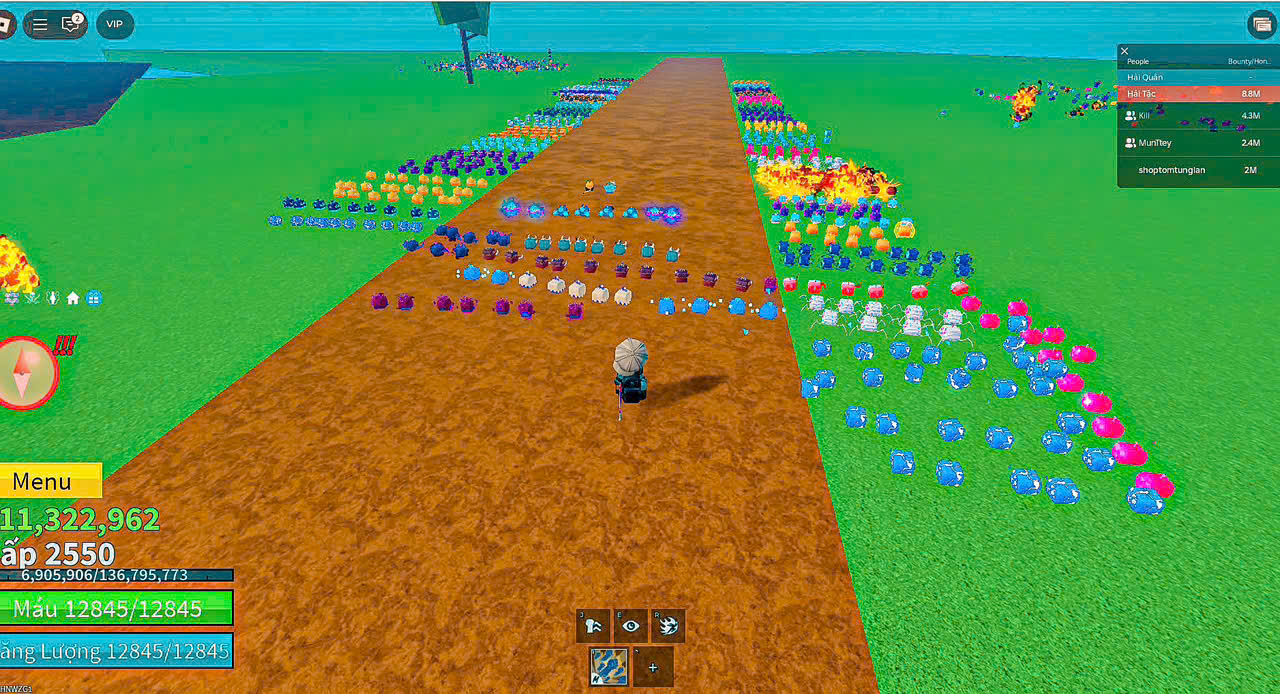This screenshot has width=1280, height=694.
Task: Open the yellow Menu button
Action: click(48, 481)
